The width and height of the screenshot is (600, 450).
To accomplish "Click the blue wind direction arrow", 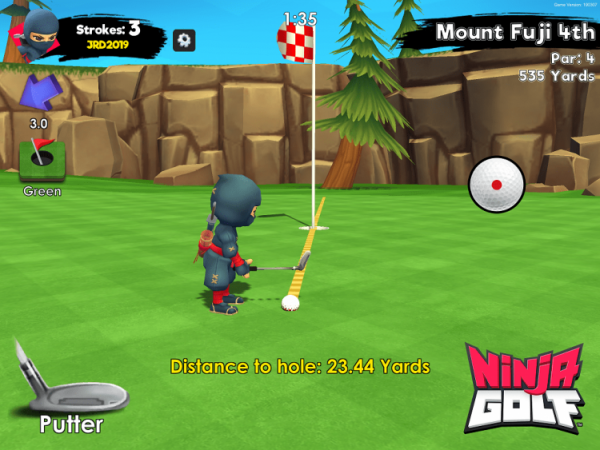I will click(x=39, y=95).
